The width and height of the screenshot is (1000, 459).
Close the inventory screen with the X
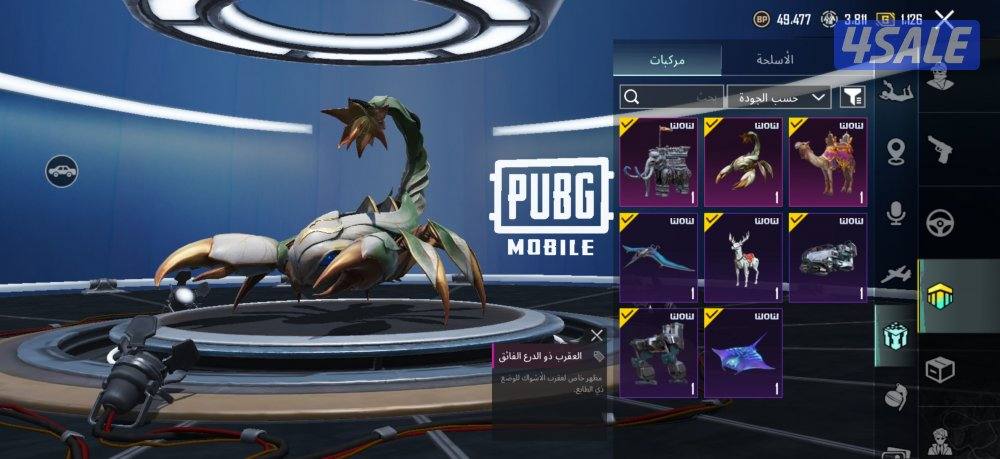(944, 17)
